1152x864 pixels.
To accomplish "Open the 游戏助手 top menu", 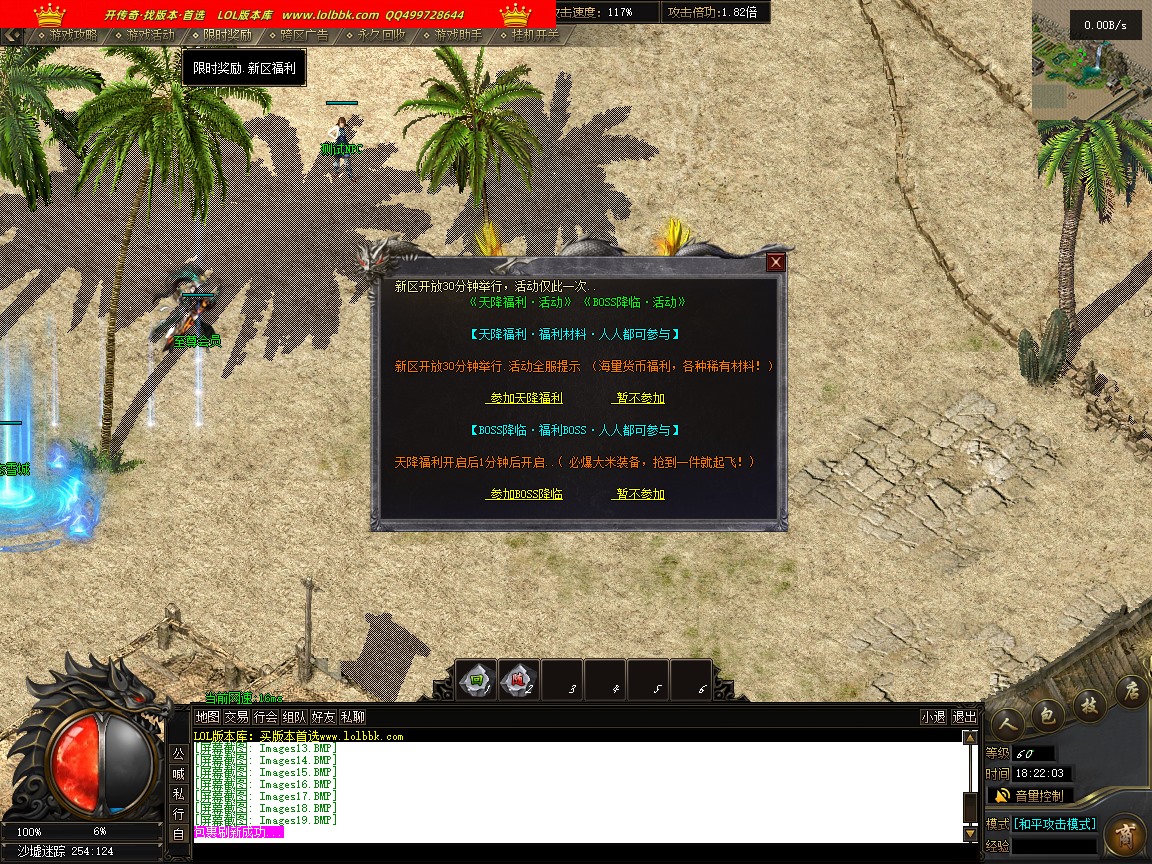I will click(458, 35).
